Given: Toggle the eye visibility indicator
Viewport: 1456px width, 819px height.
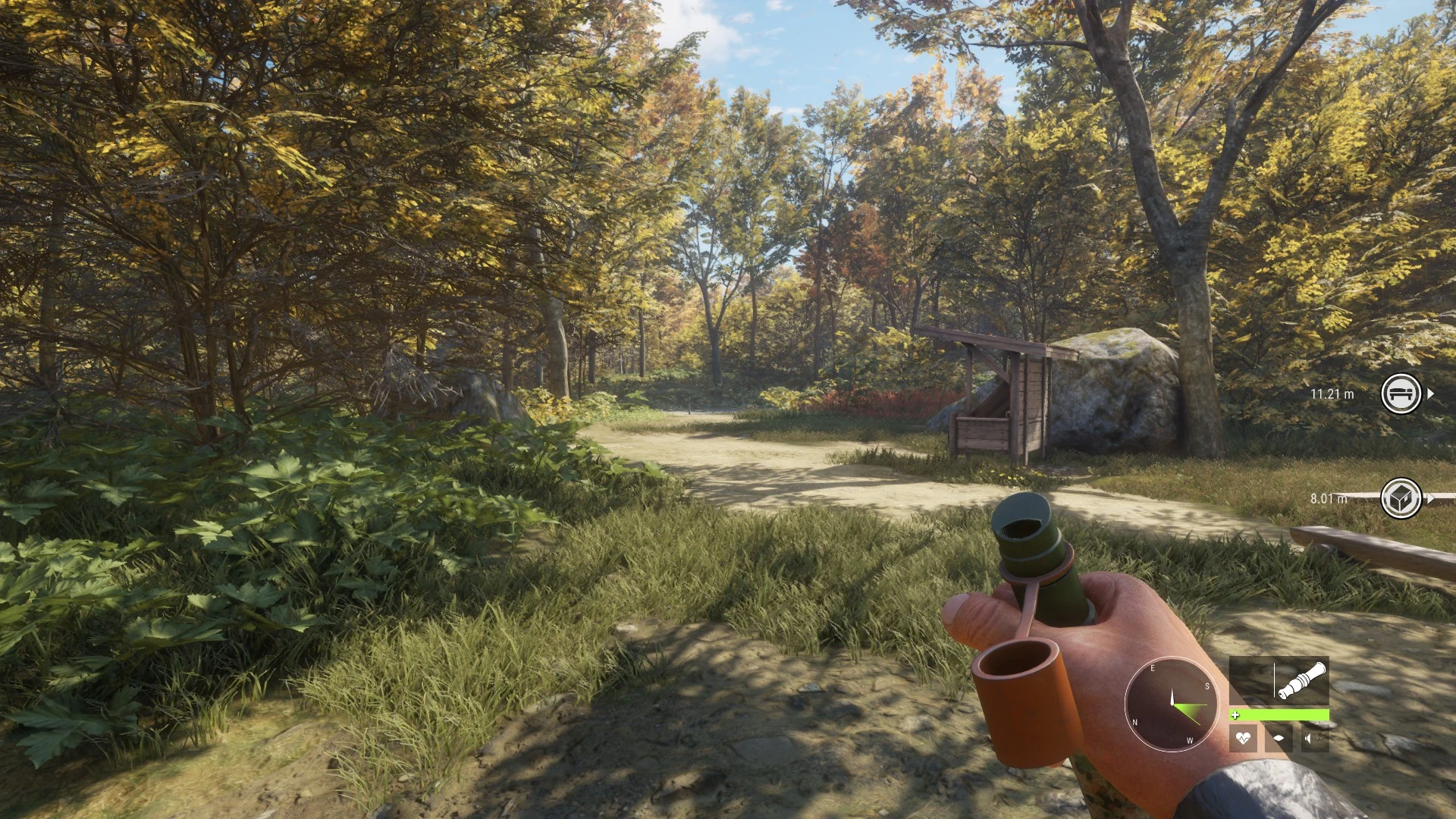Looking at the screenshot, I should 1280,739.
